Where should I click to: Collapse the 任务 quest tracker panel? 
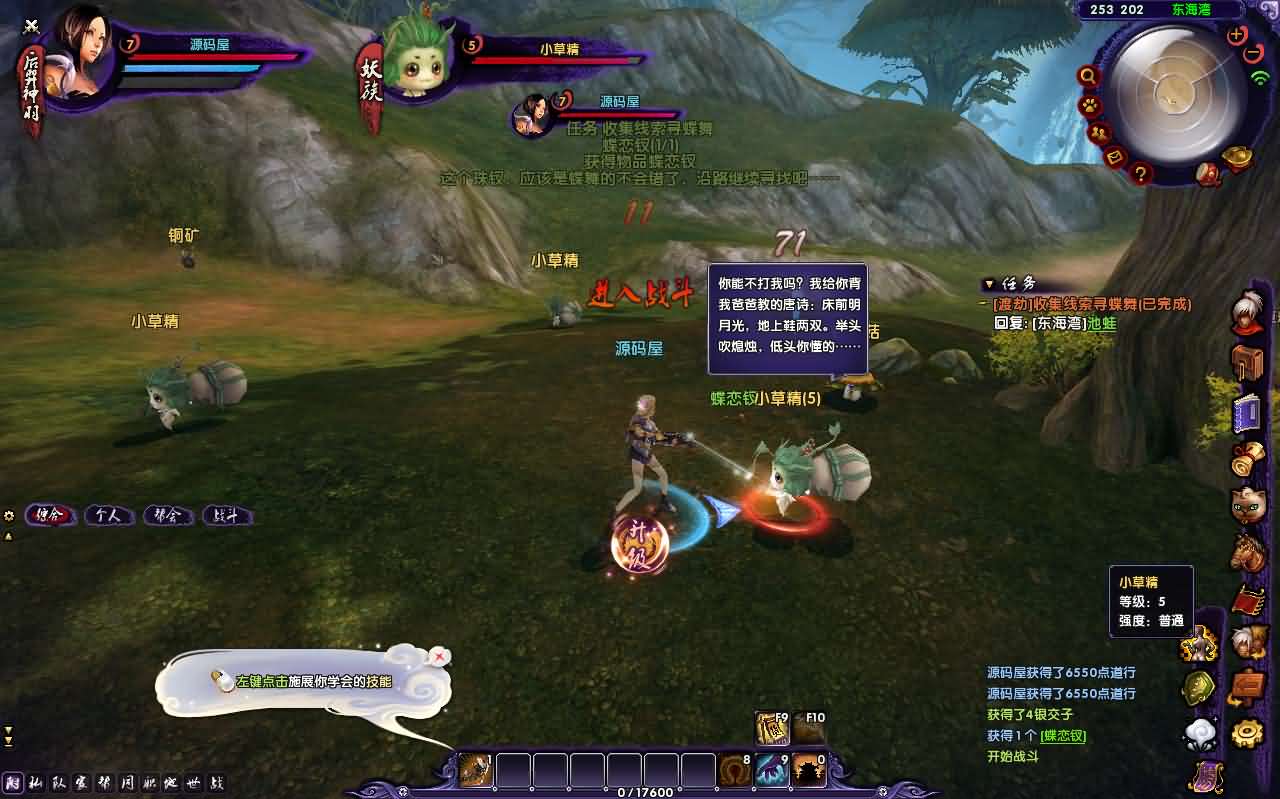pos(988,284)
